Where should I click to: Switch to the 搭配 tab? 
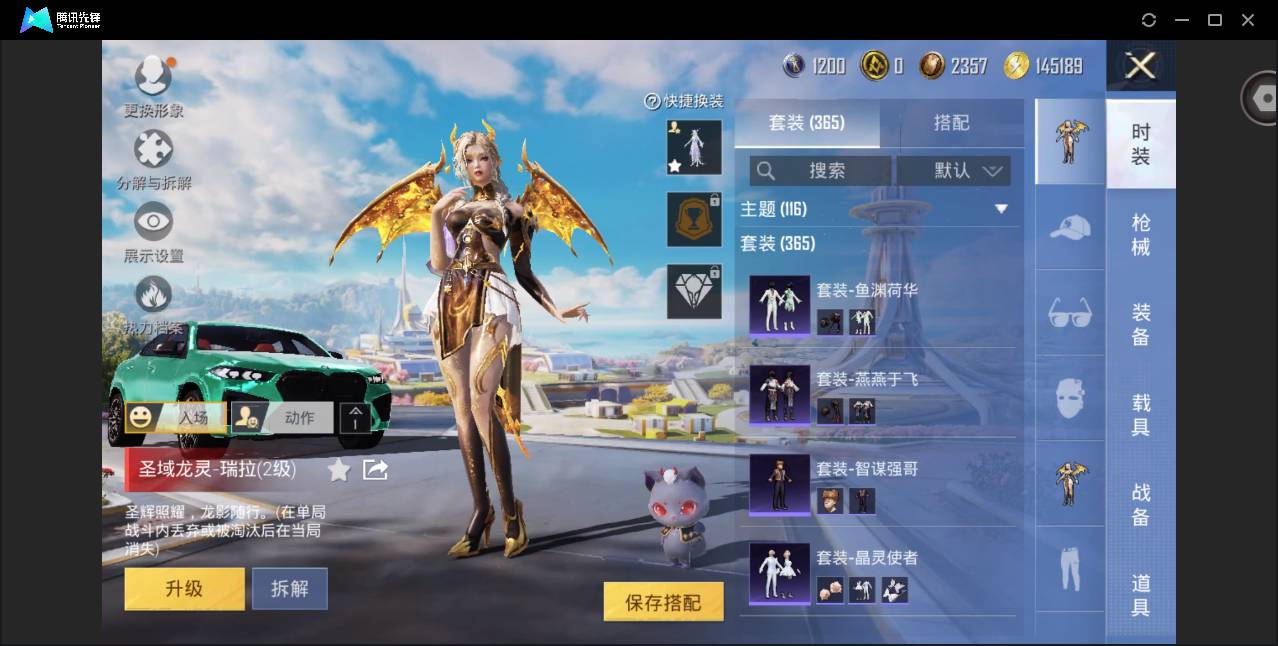[951, 122]
